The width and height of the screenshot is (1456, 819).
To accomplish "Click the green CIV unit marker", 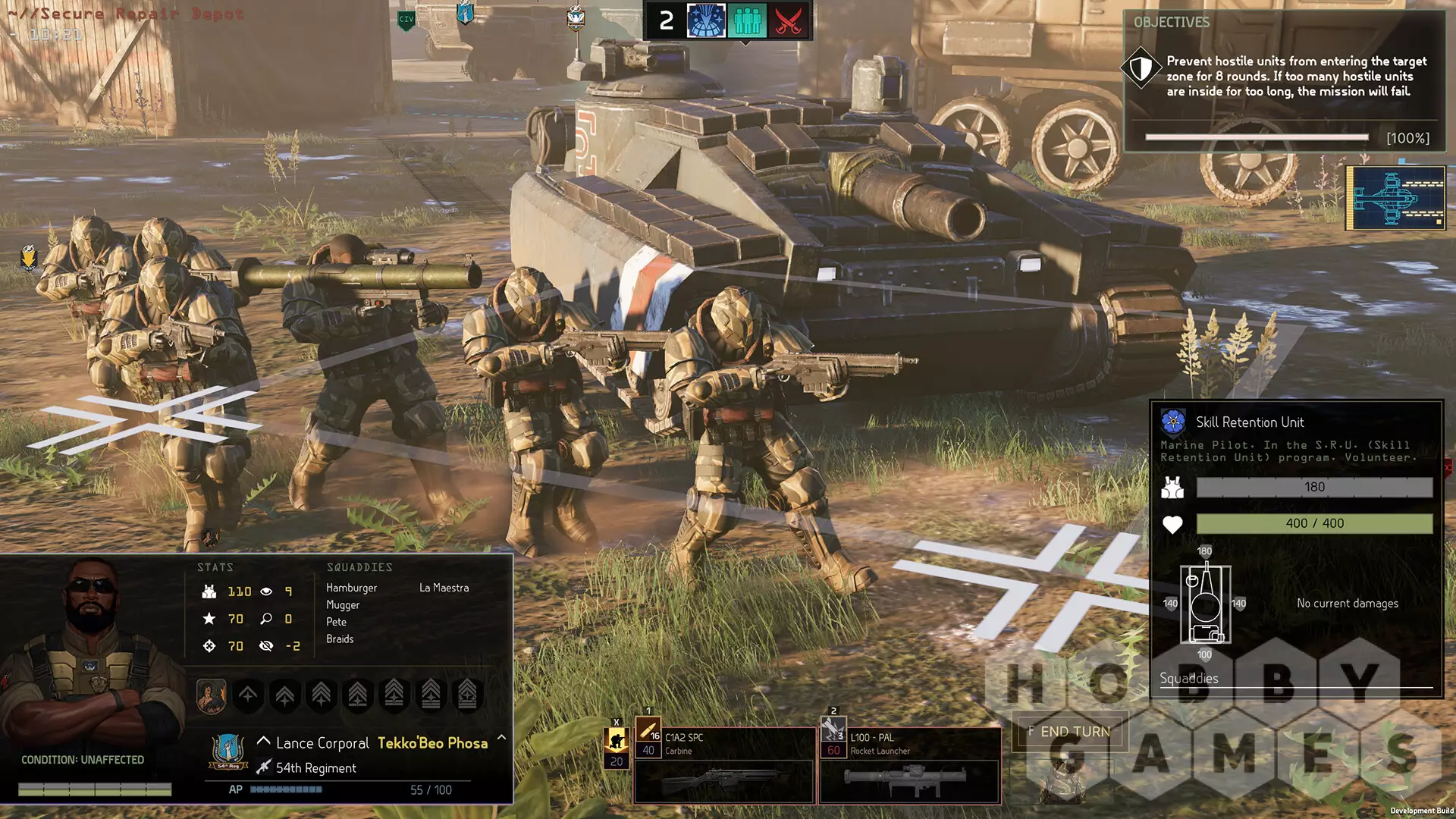I will (406, 20).
